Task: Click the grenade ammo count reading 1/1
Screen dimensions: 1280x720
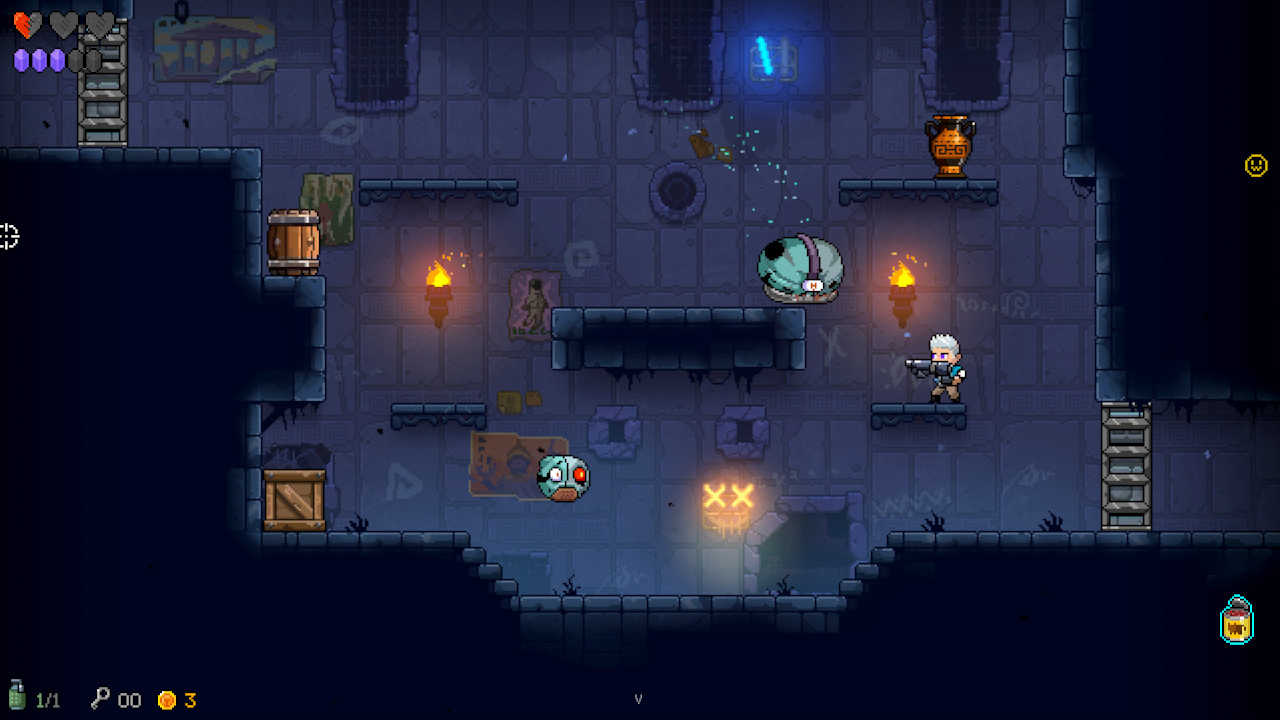Action: point(48,700)
